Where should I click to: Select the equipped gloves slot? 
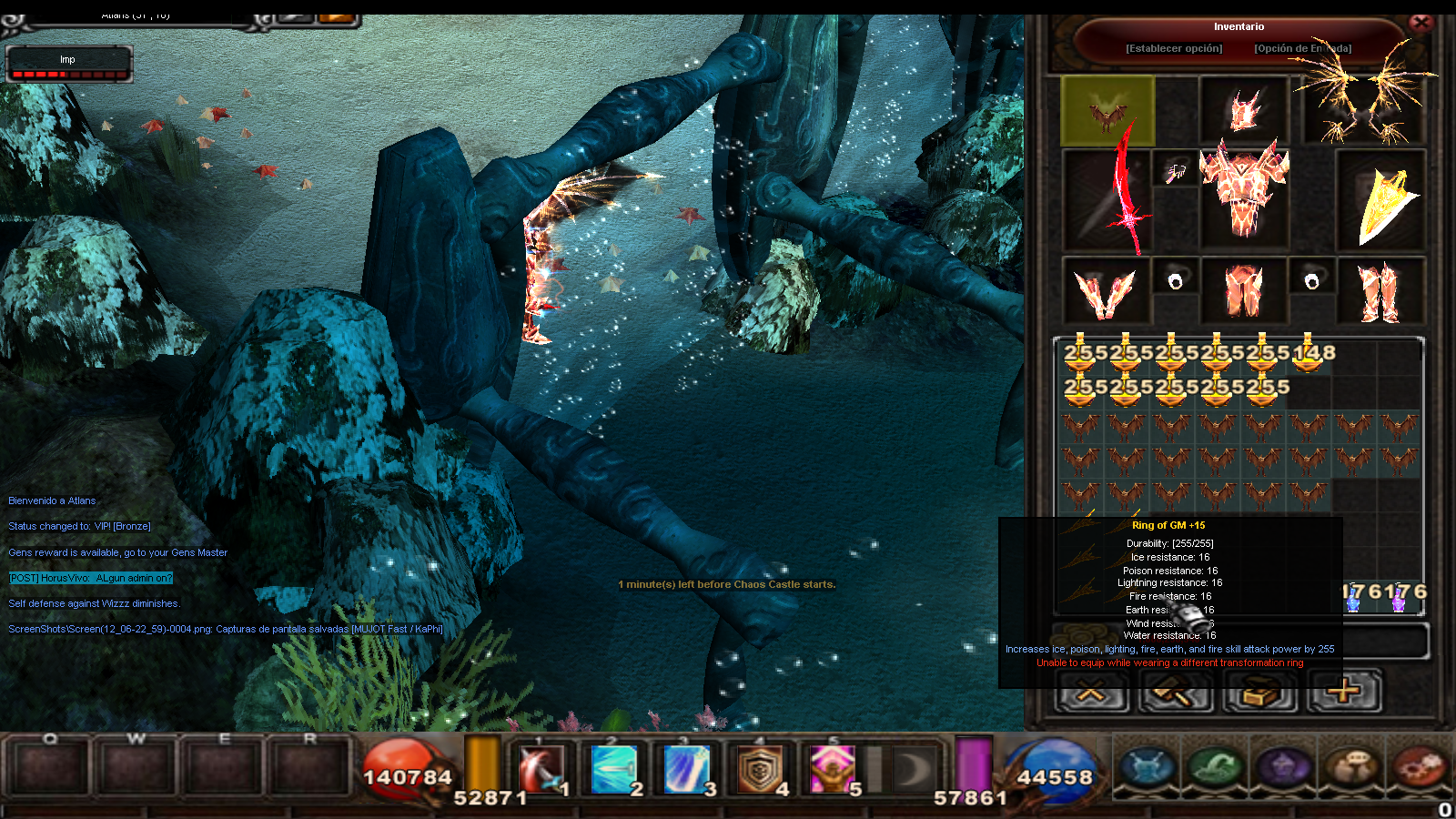pos(1106,291)
